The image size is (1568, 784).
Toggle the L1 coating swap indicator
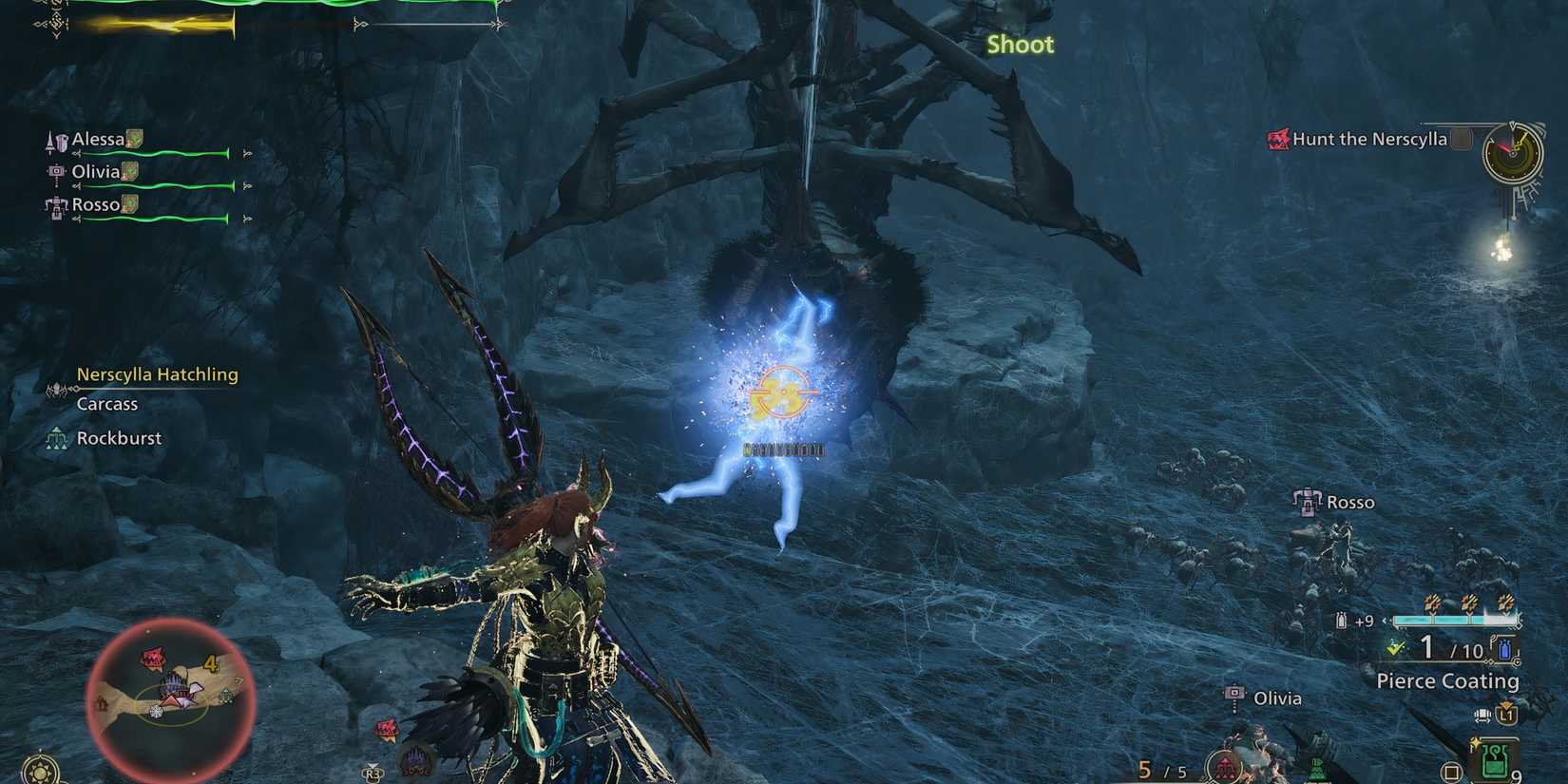[x=1507, y=716]
